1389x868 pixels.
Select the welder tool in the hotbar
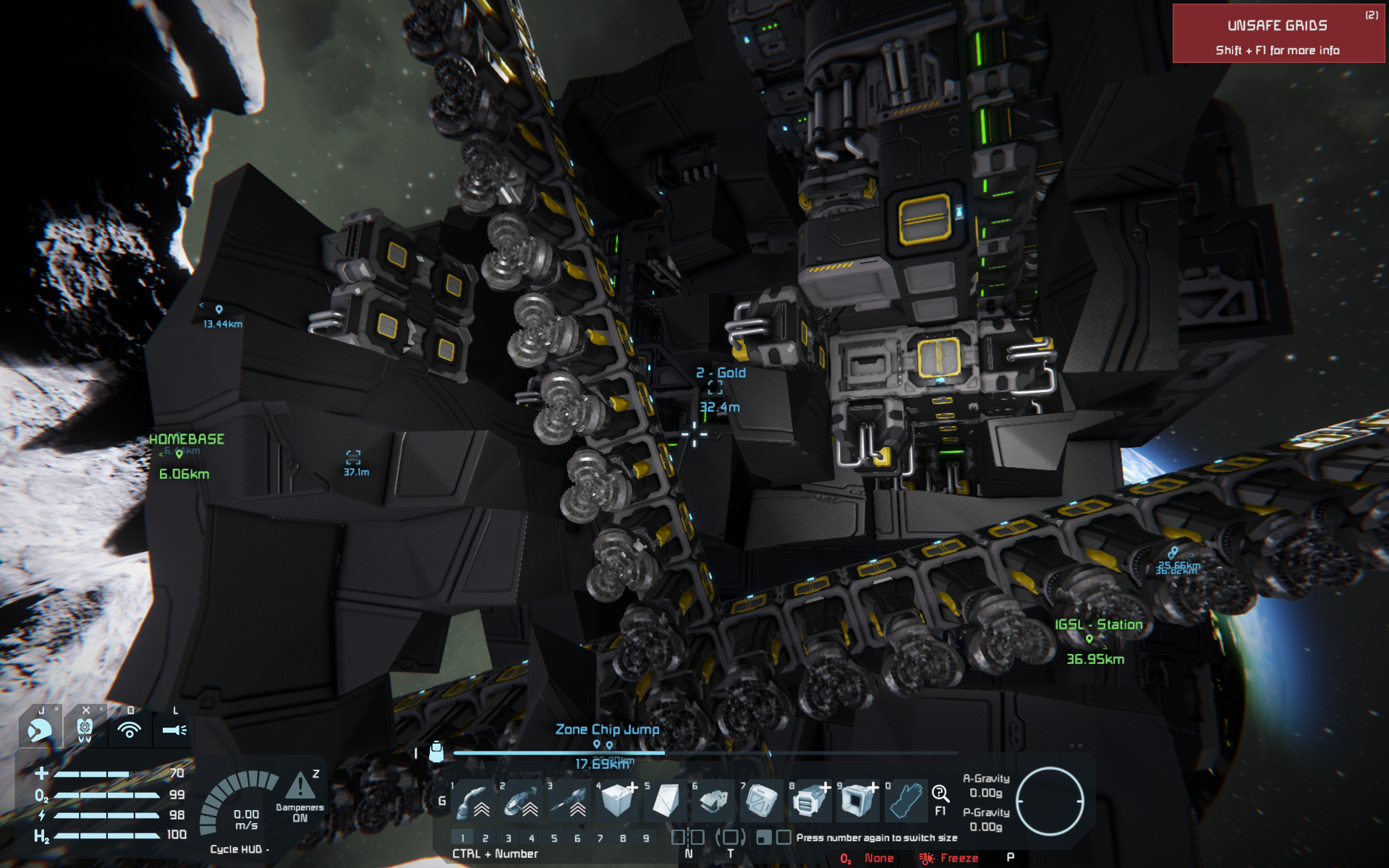coord(474,801)
